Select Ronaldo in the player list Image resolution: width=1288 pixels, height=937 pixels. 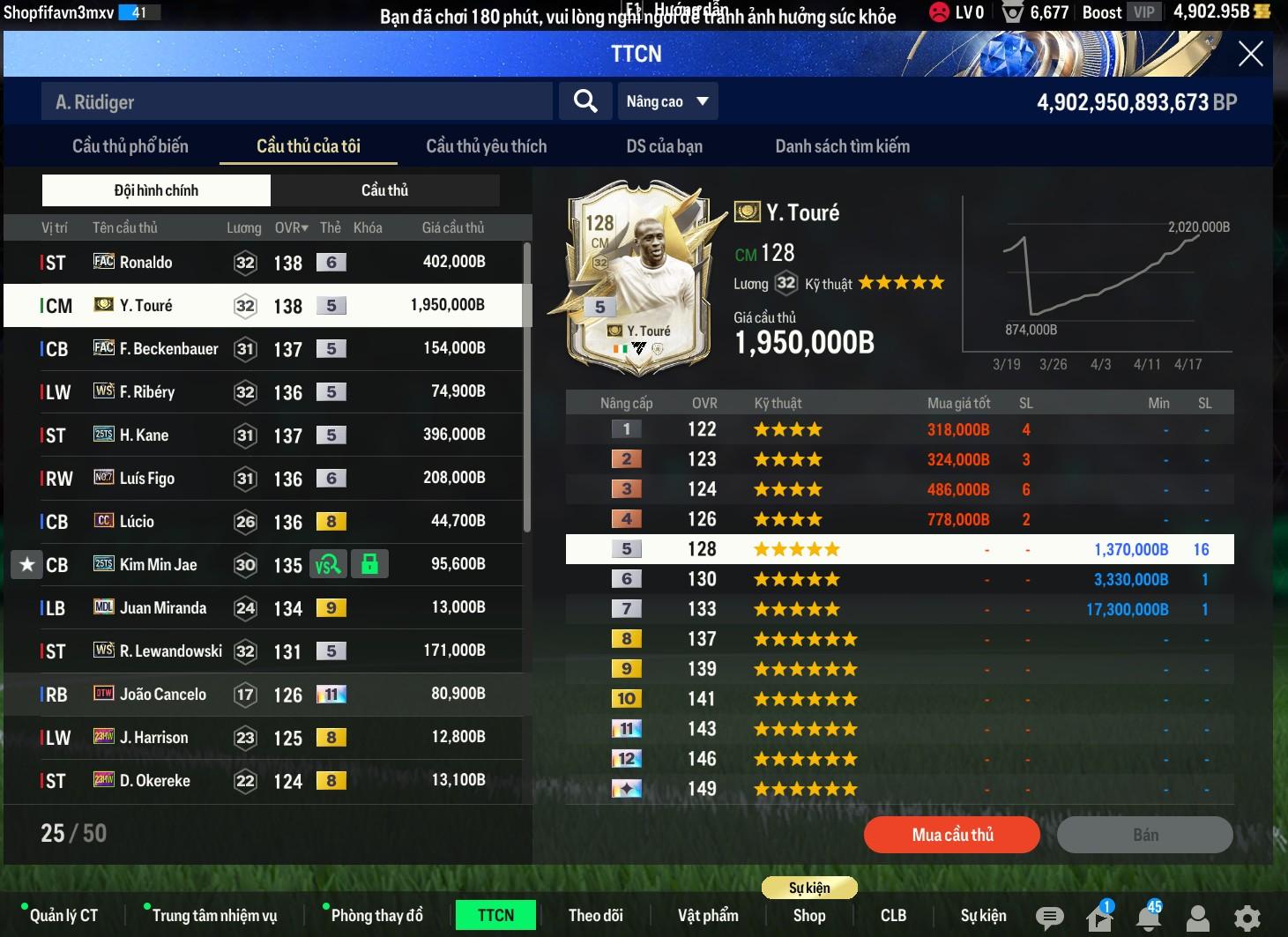(x=264, y=262)
